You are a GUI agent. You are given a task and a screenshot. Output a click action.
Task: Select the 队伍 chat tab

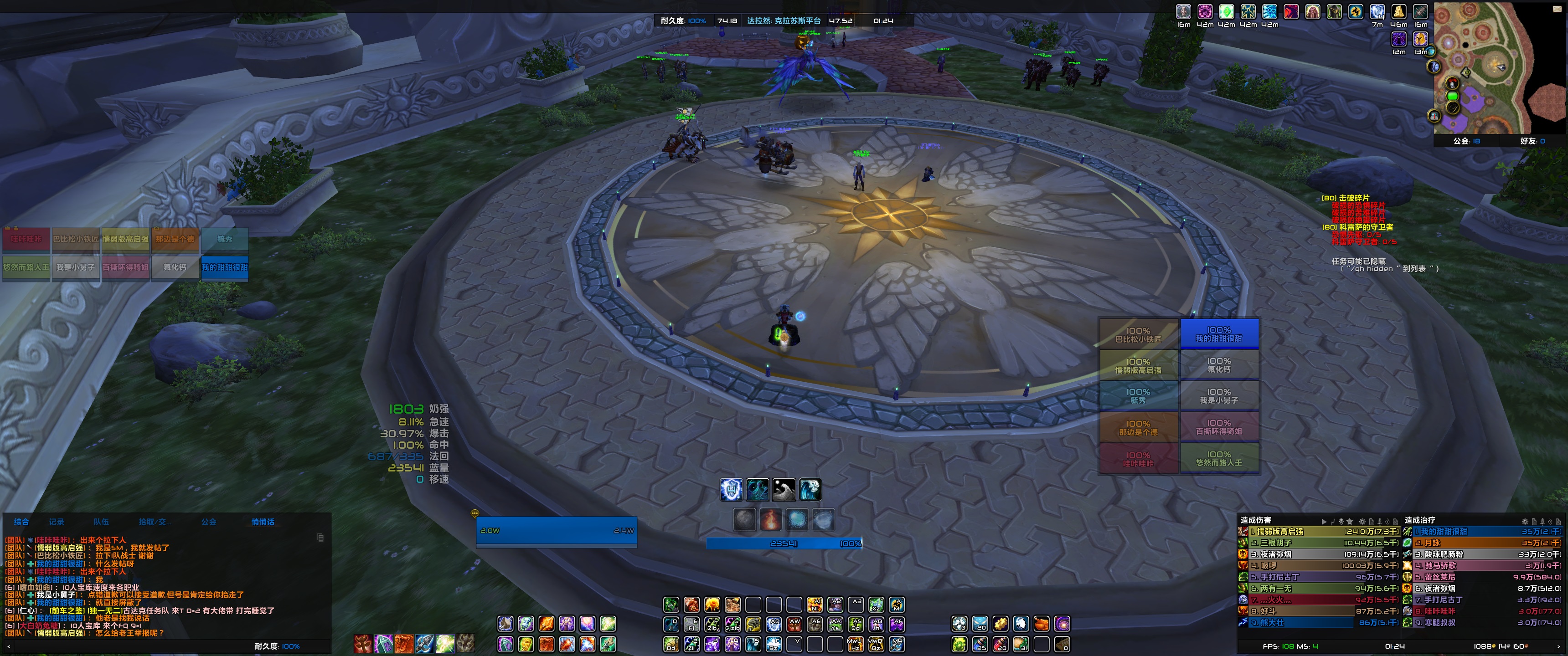point(101,522)
